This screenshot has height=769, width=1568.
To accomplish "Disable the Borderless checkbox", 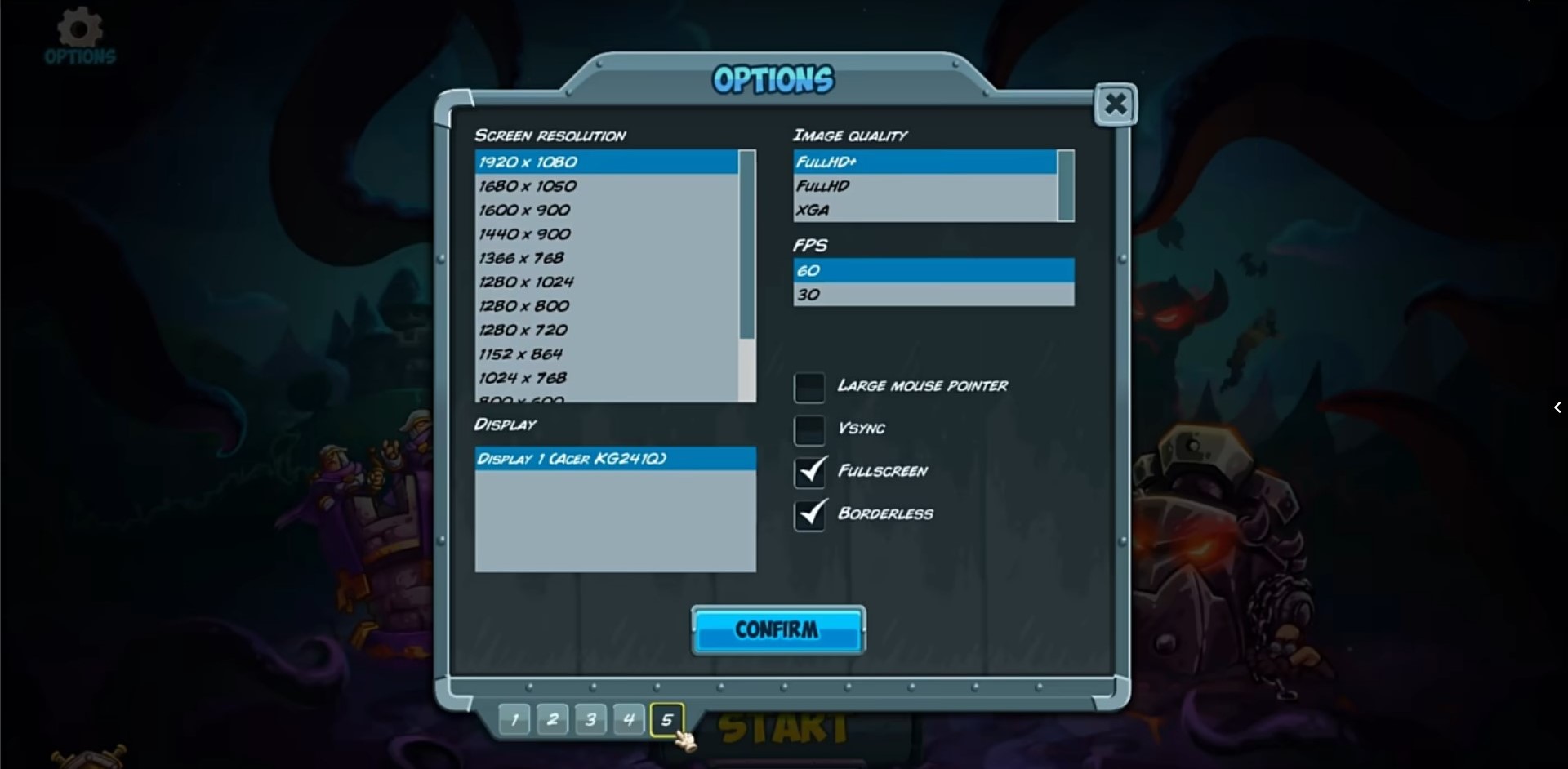I will tap(809, 514).
